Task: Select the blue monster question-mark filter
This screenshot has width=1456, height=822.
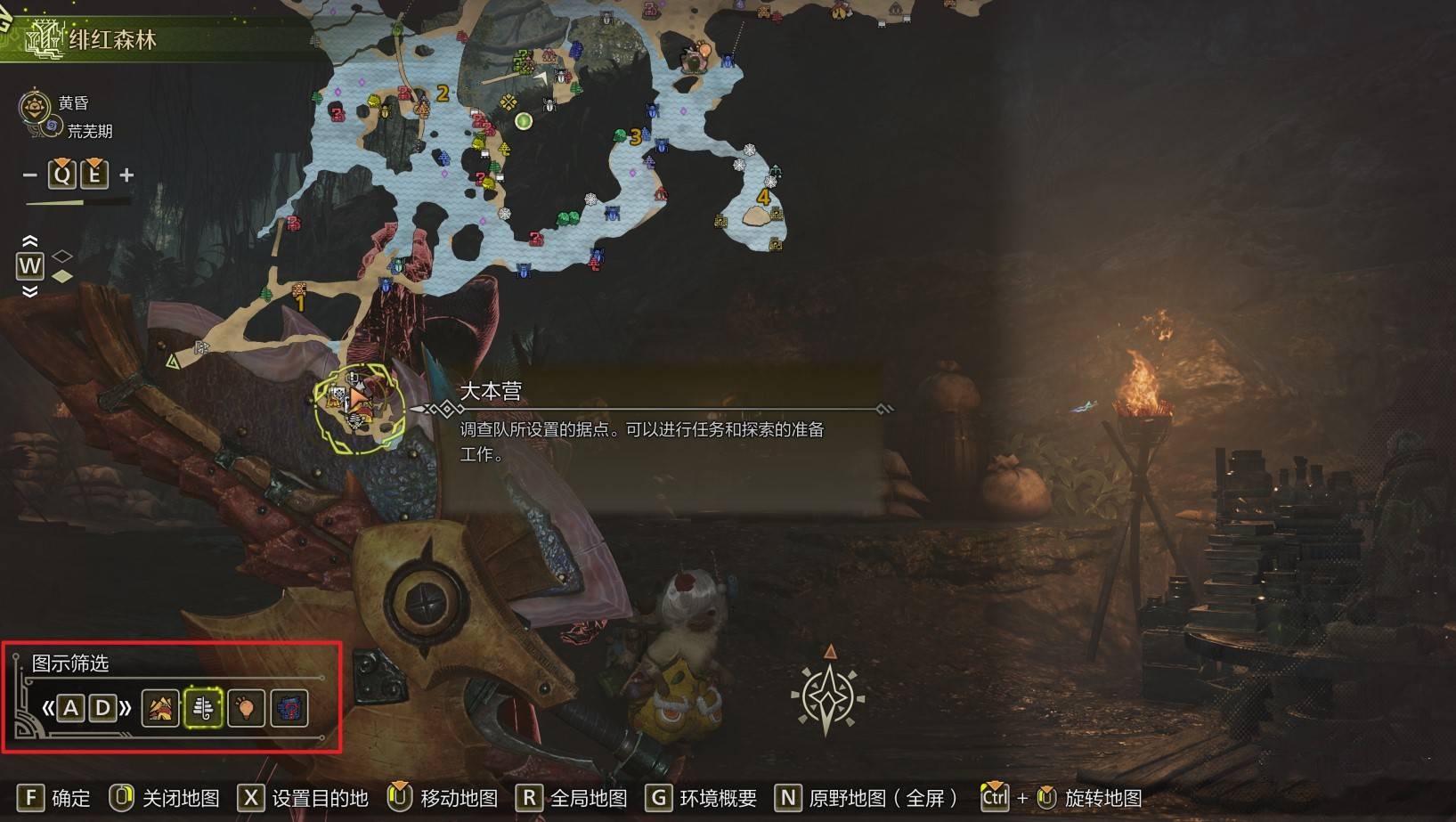Action: (289, 708)
